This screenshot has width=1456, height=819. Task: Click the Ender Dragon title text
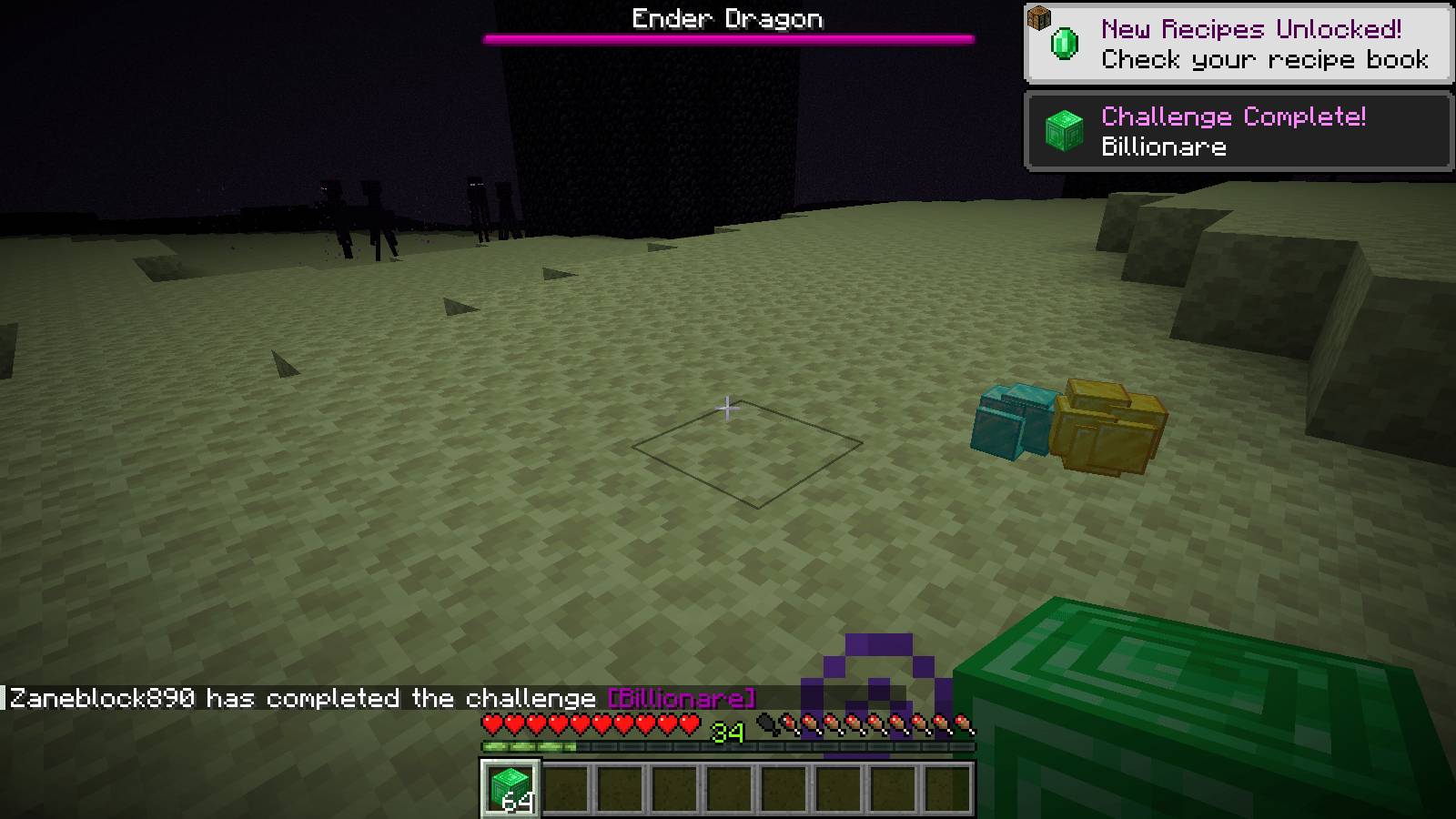click(x=728, y=18)
